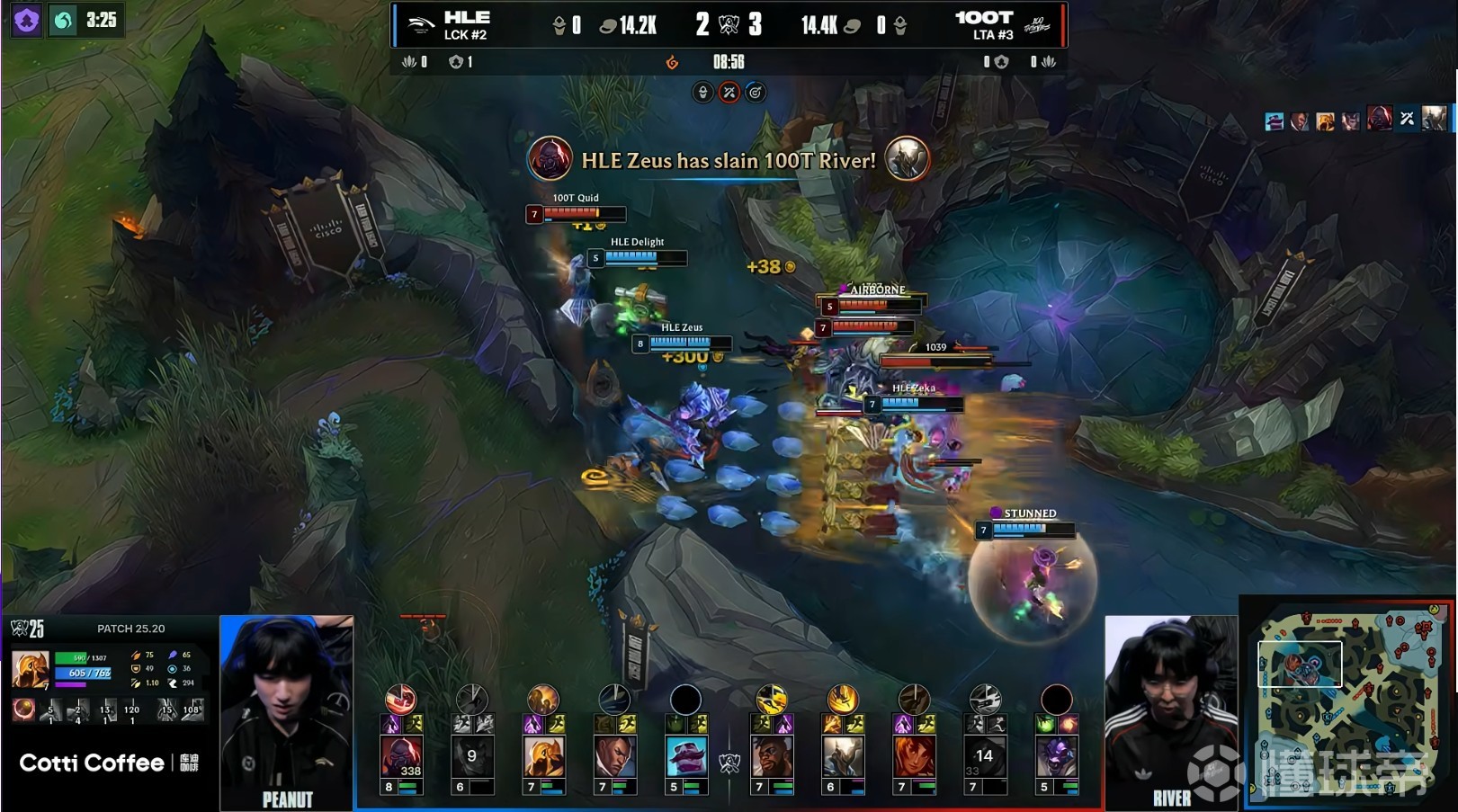The image size is (1458, 812).
Task: Select the purple champion portrait at level 5
Action: click(1056, 757)
